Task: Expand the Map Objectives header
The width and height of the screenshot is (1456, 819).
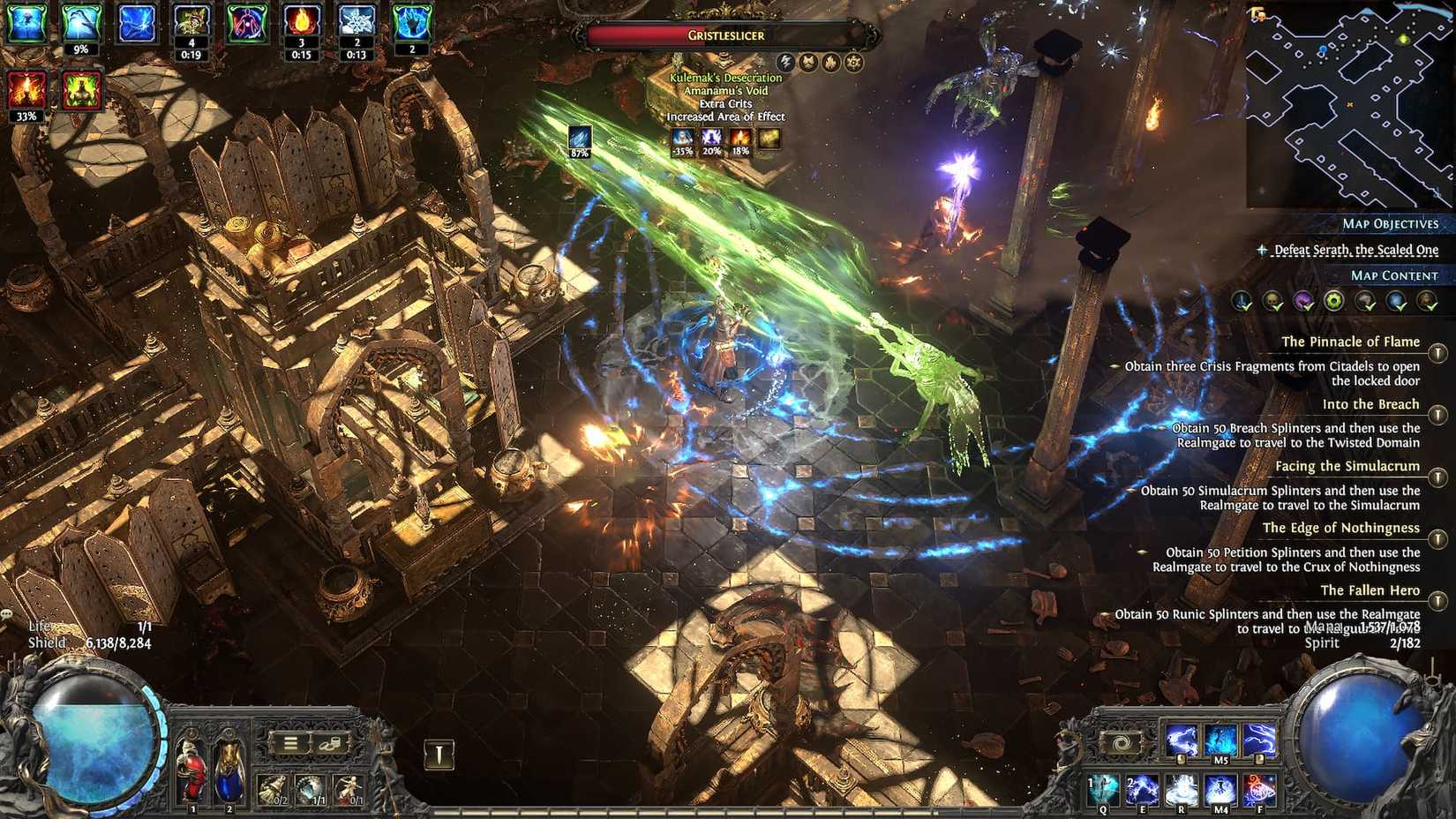Action: pos(1392,224)
